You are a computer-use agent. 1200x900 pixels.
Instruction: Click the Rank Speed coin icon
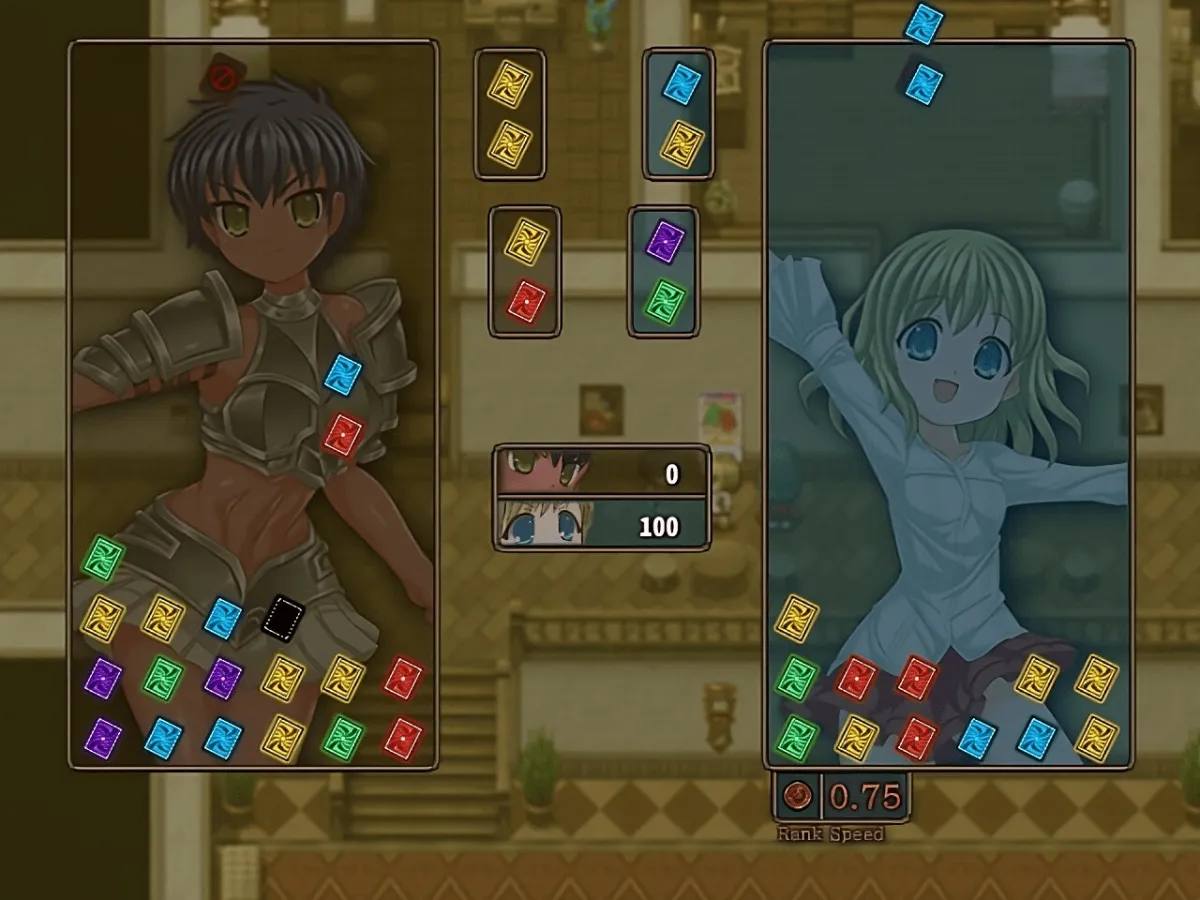pyautogui.click(x=798, y=796)
